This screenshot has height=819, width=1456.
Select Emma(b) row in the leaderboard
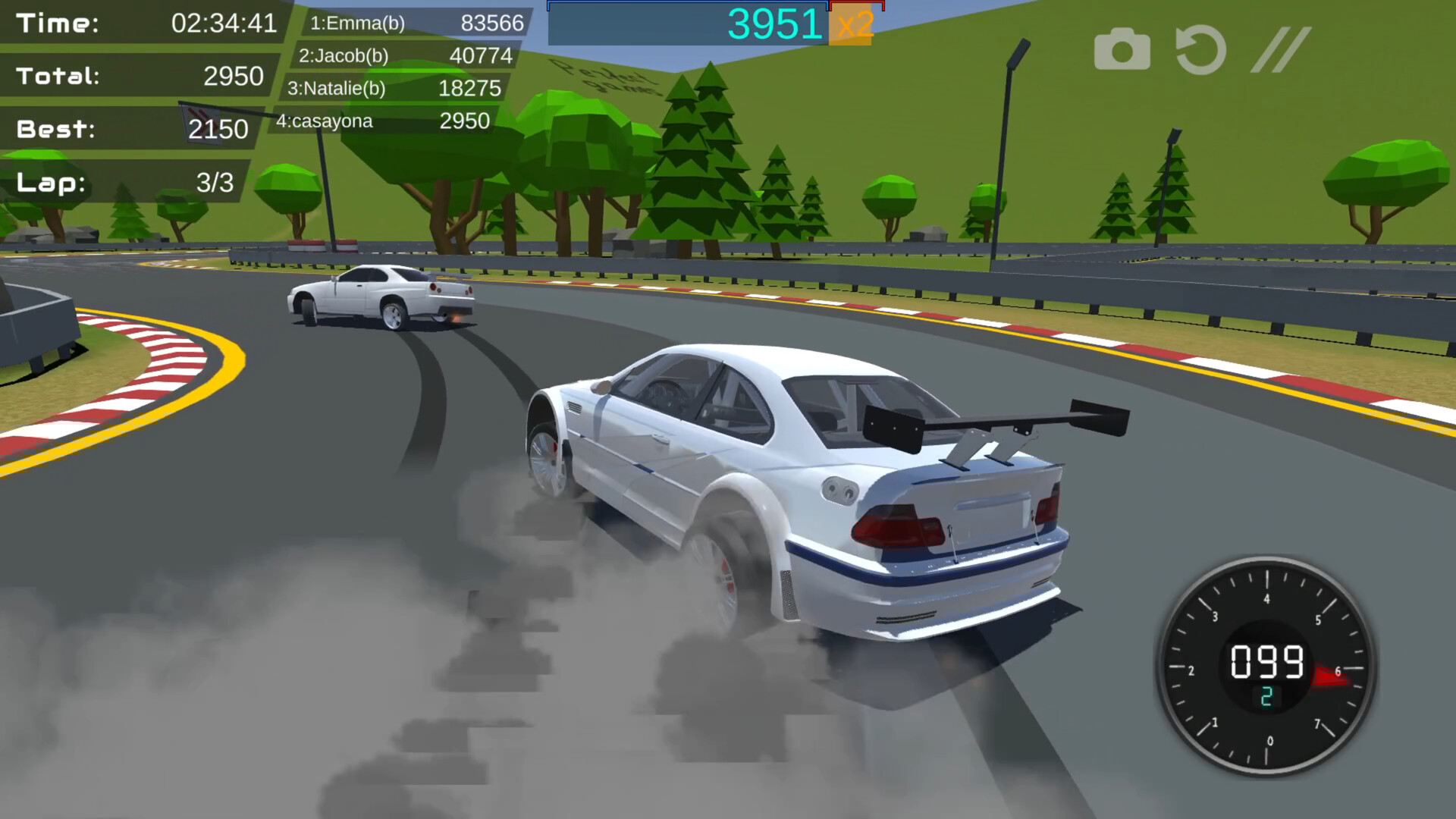tap(416, 23)
